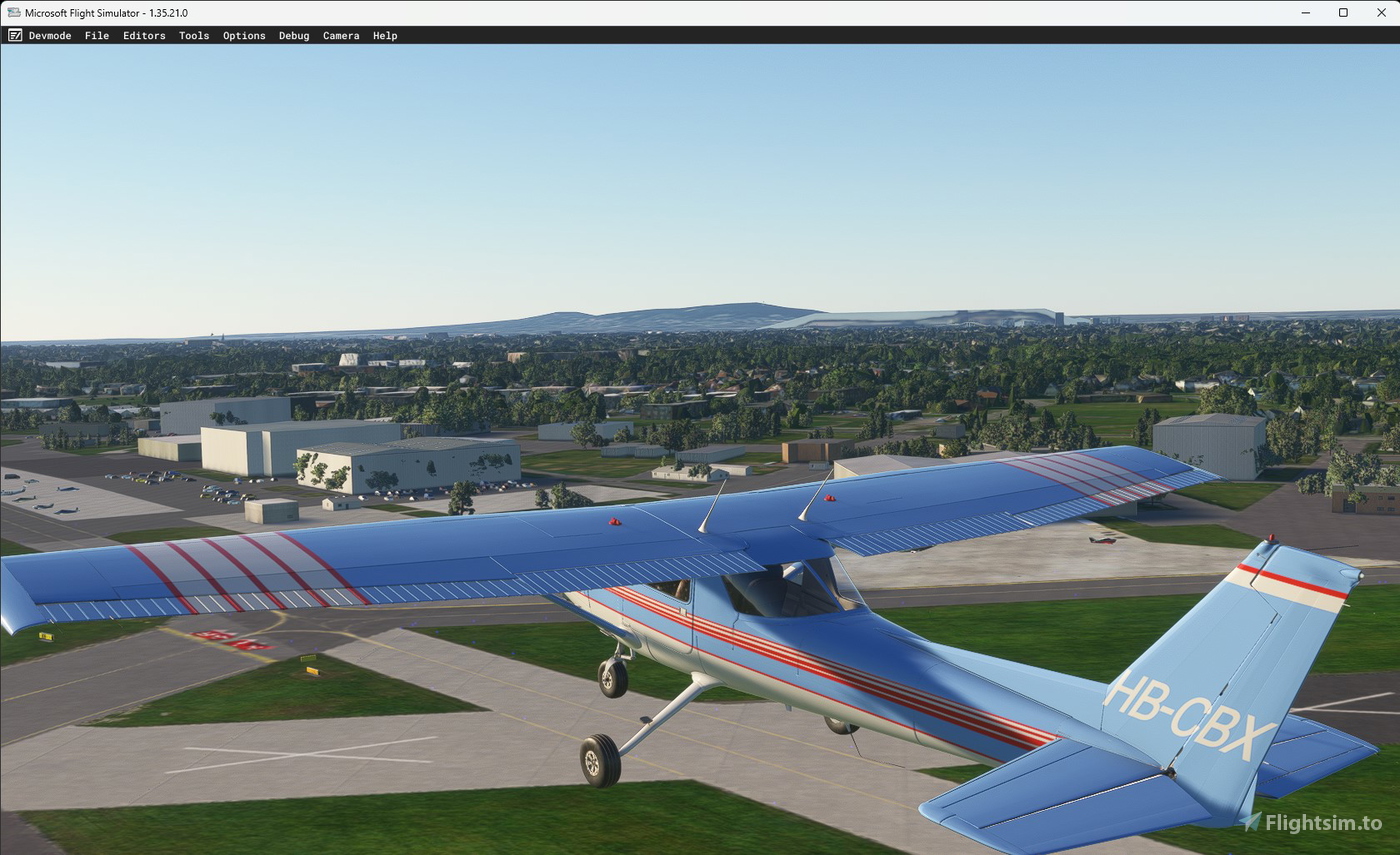This screenshot has width=1400, height=855.
Task: Open the Camera menu
Action: point(341,35)
